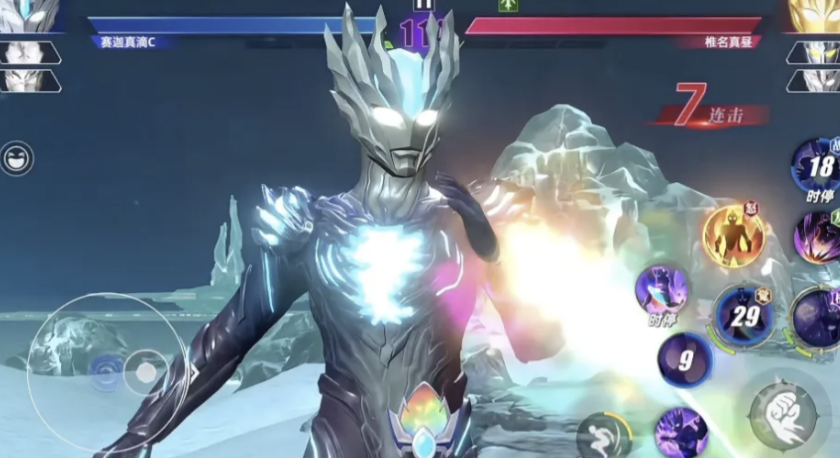Trigger the skill with cooldown number 9
This screenshot has width=840, height=458.
tap(685, 360)
